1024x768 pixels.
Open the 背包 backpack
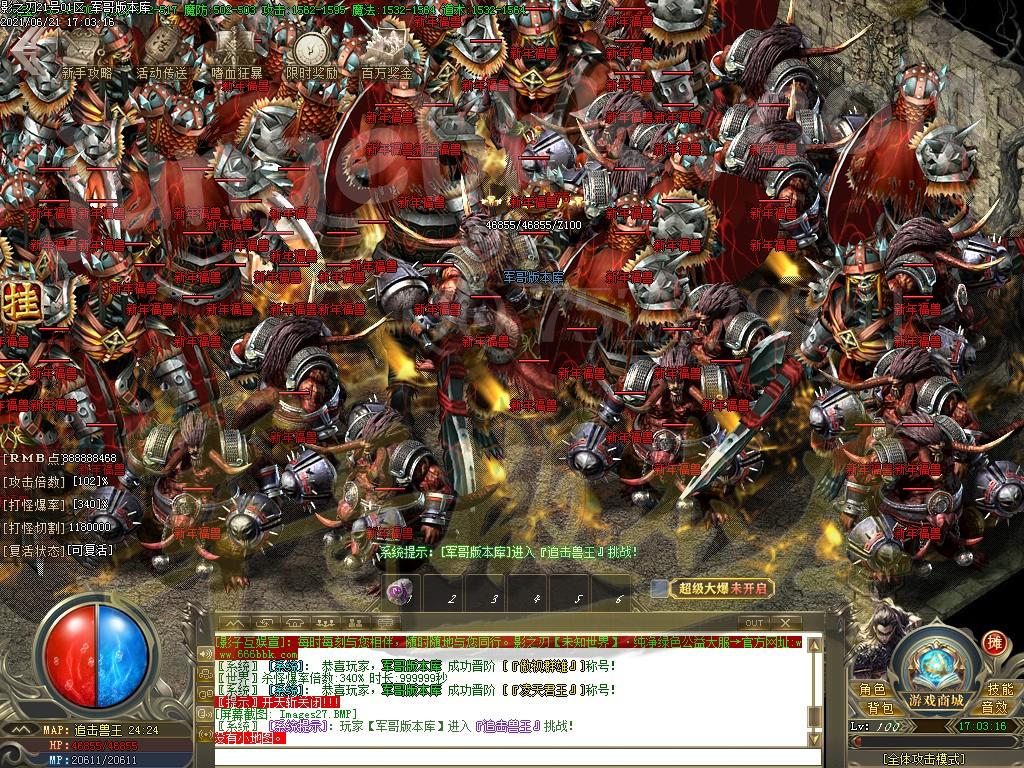[880, 708]
